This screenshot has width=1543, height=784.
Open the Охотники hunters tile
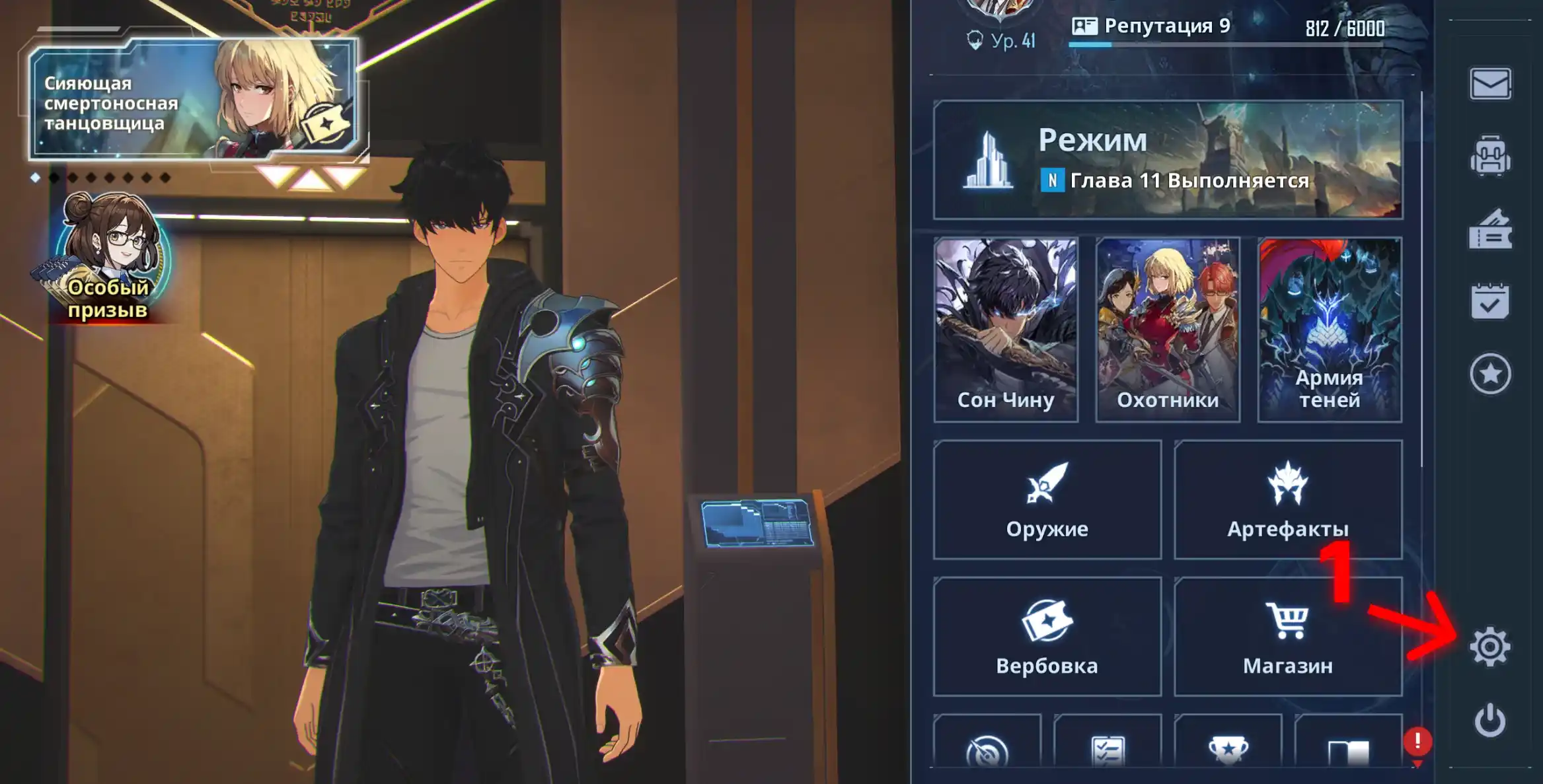1168,330
